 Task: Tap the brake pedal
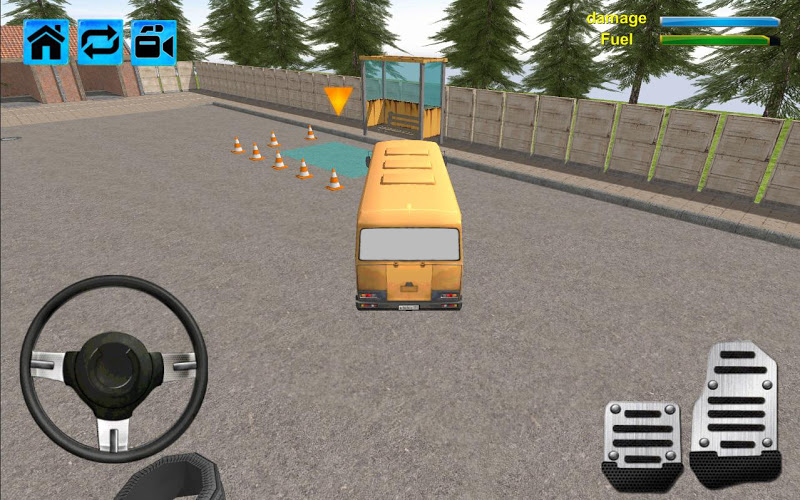641,441
